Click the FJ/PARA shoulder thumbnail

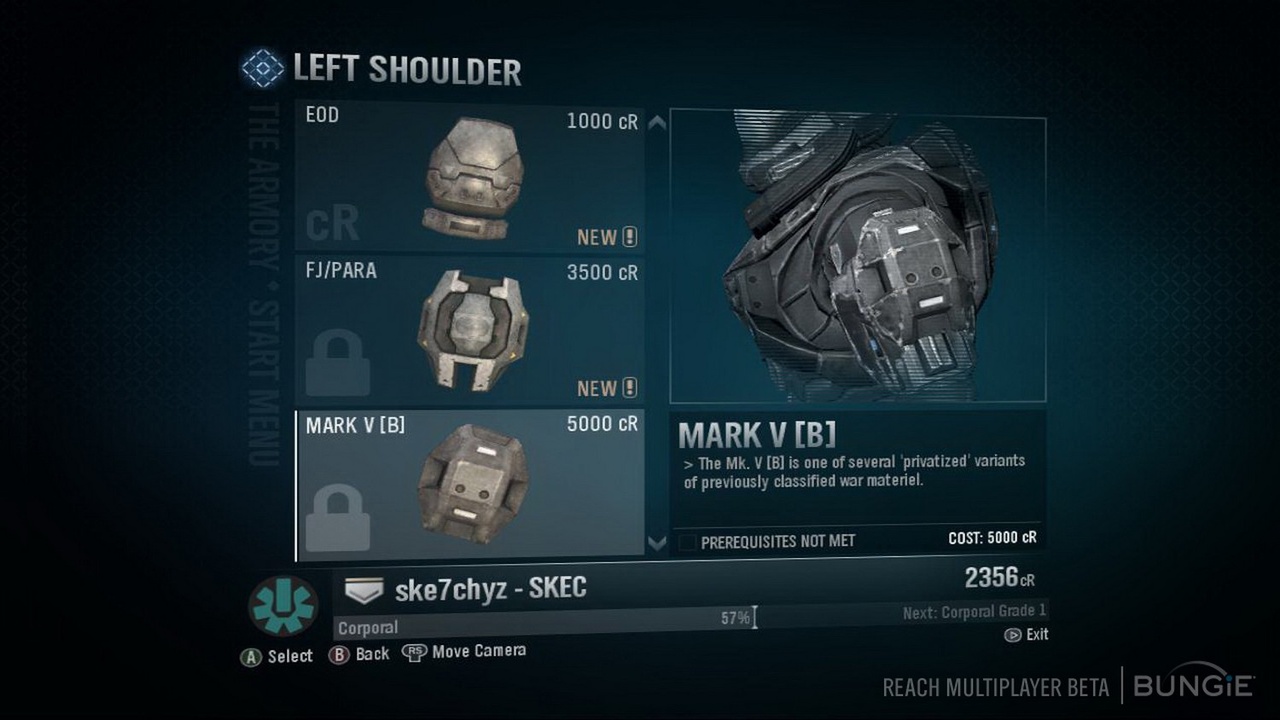click(x=472, y=328)
